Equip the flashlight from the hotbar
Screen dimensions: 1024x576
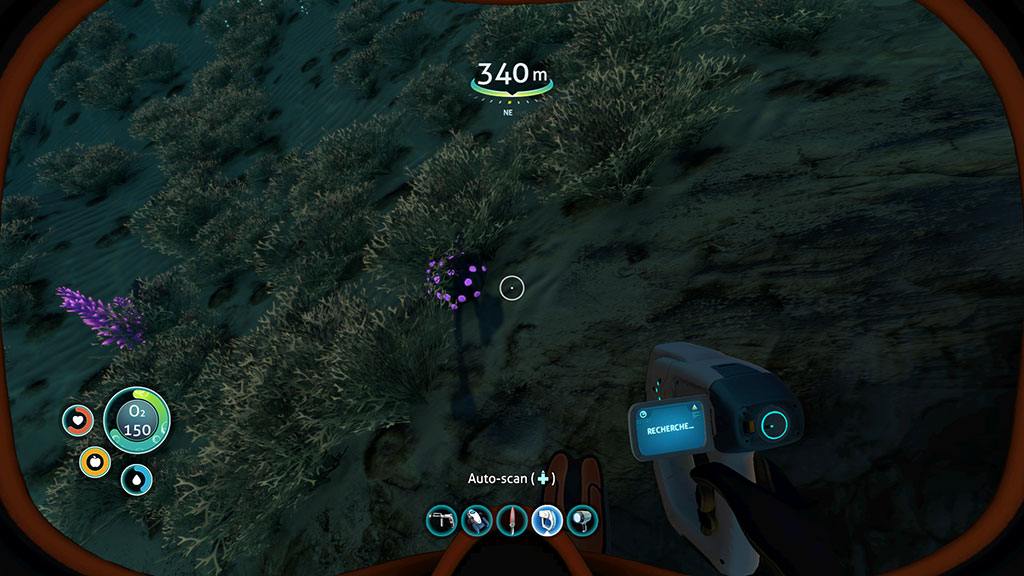[x=582, y=520]
